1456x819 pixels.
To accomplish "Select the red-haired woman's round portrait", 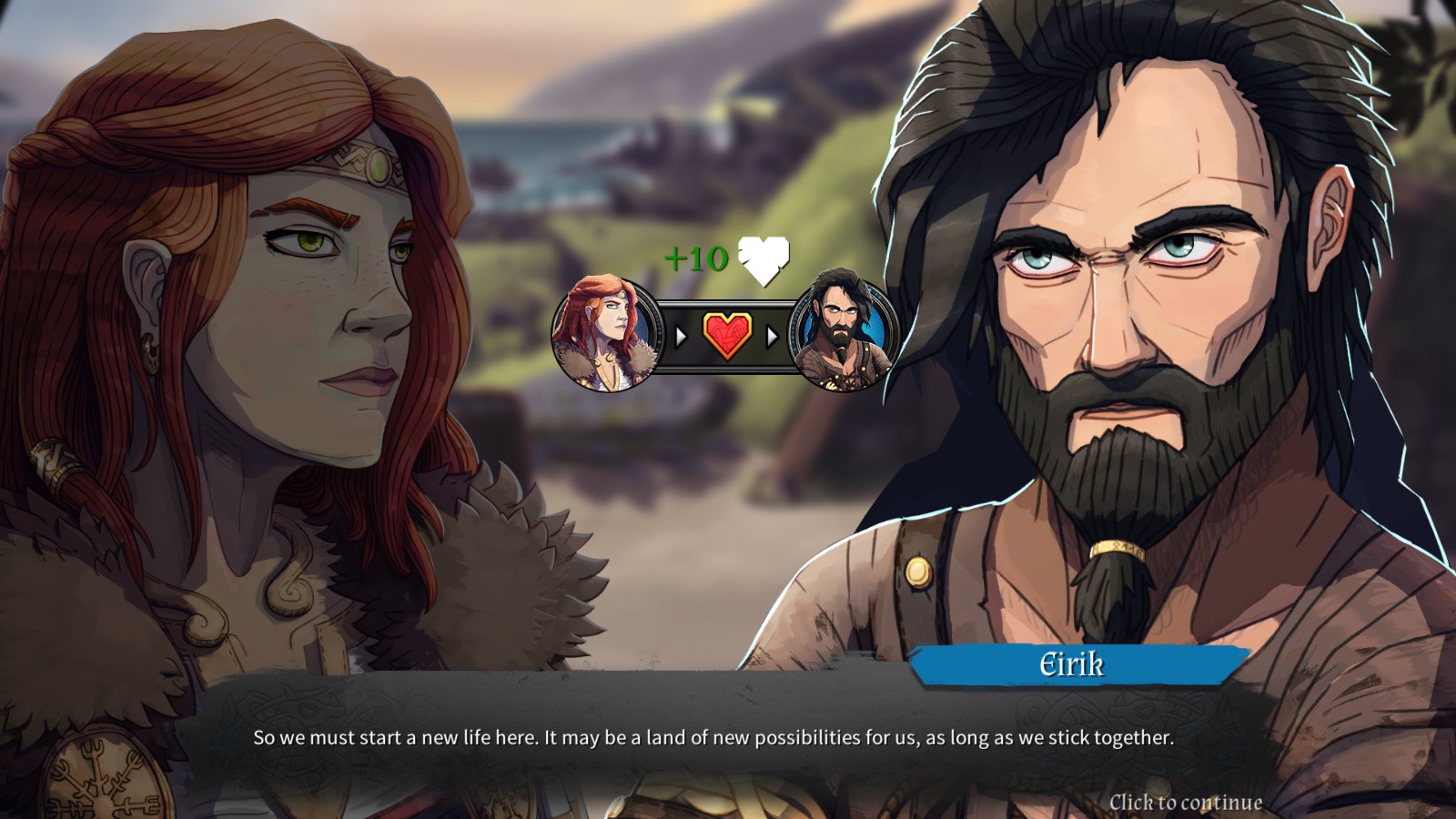I will (604, 334).
